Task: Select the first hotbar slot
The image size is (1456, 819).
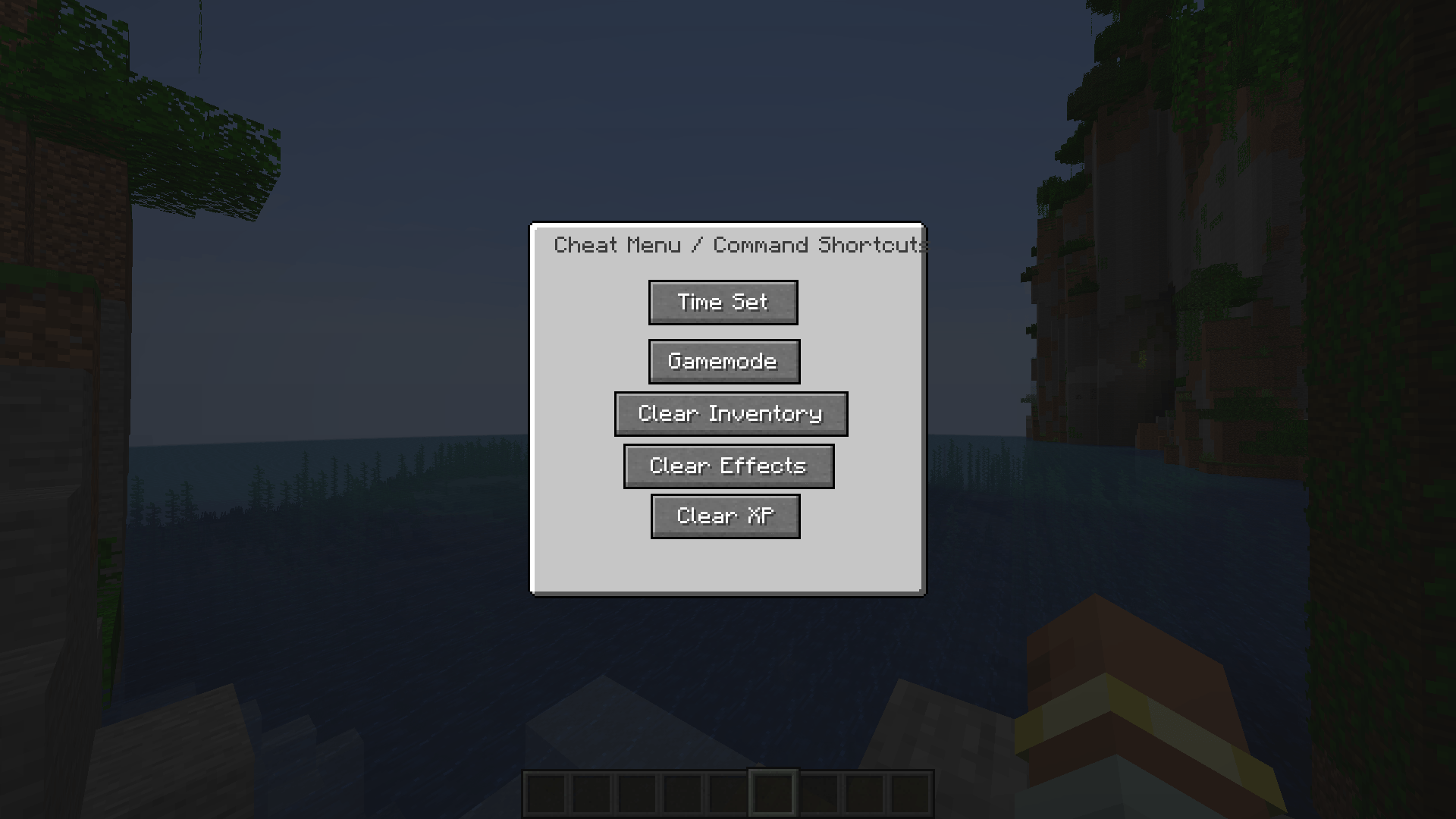Action: click(546, 795)
